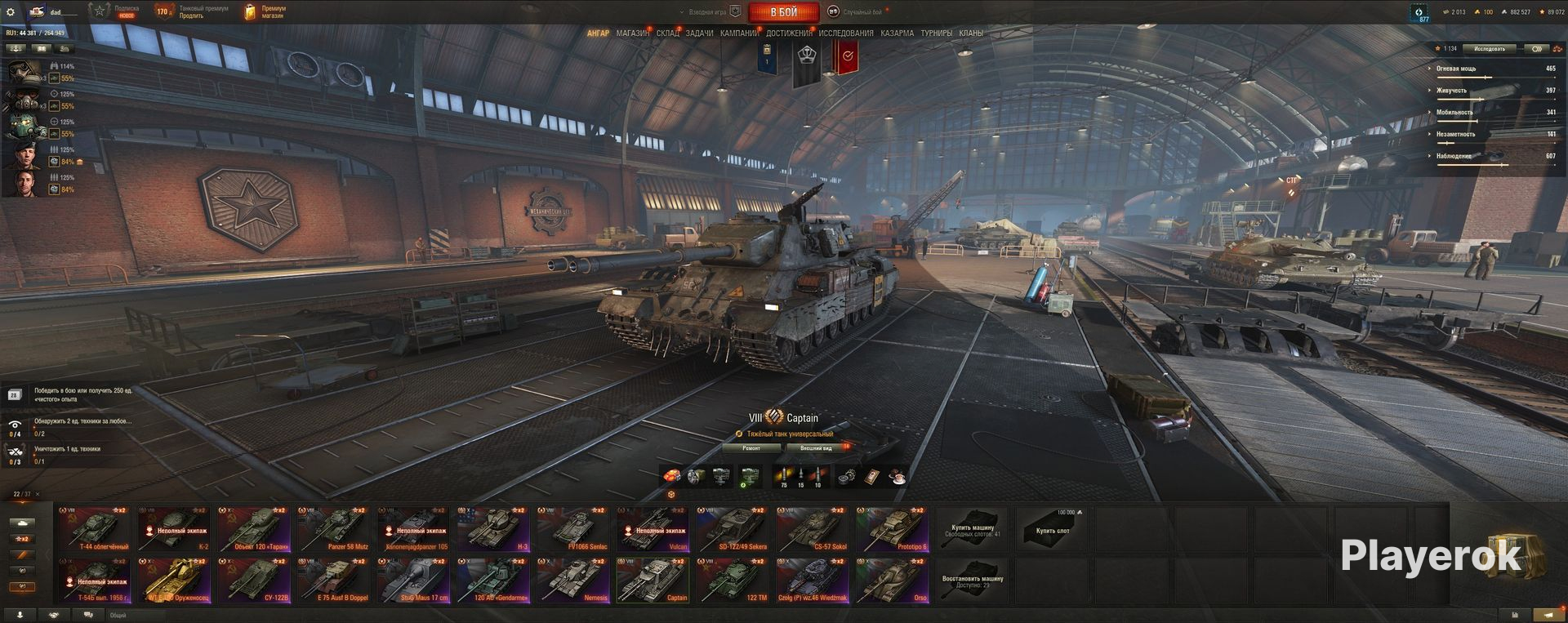The width and height of the screenshot is (1568, 623).
Task: Open the КАЗАРМА barracks tab
Action: pyautogui.click(x=897, y=33)
